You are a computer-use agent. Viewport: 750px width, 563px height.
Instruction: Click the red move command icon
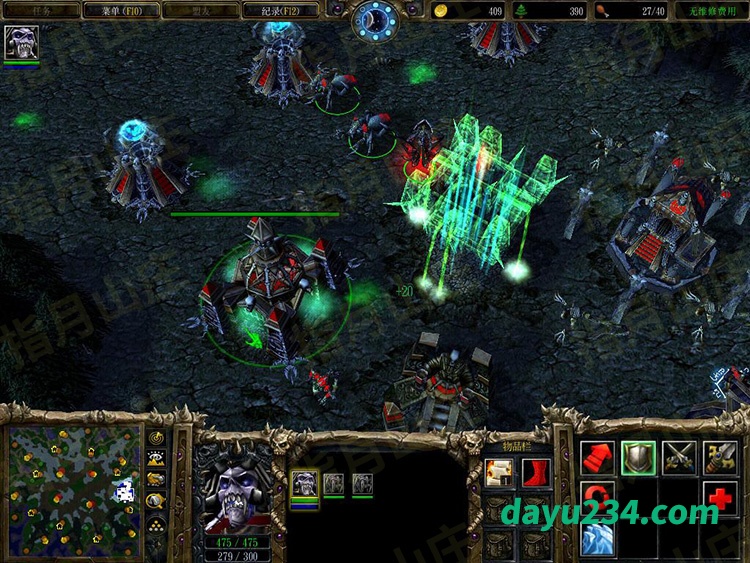(x=597, y=457)
